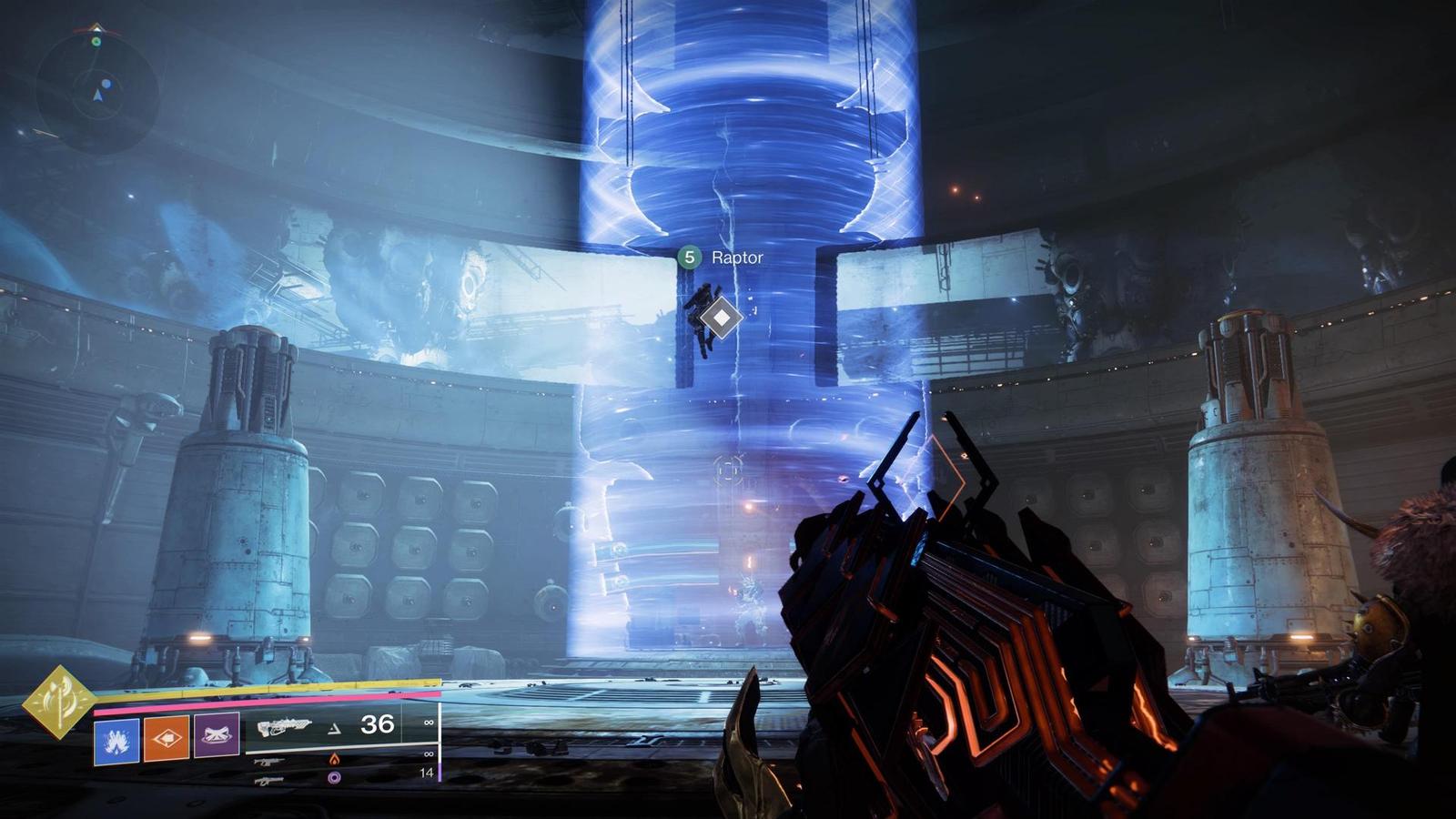Trigger the orange melee ability icon
Screen dimensions: 1456x819
click(167, 737)
